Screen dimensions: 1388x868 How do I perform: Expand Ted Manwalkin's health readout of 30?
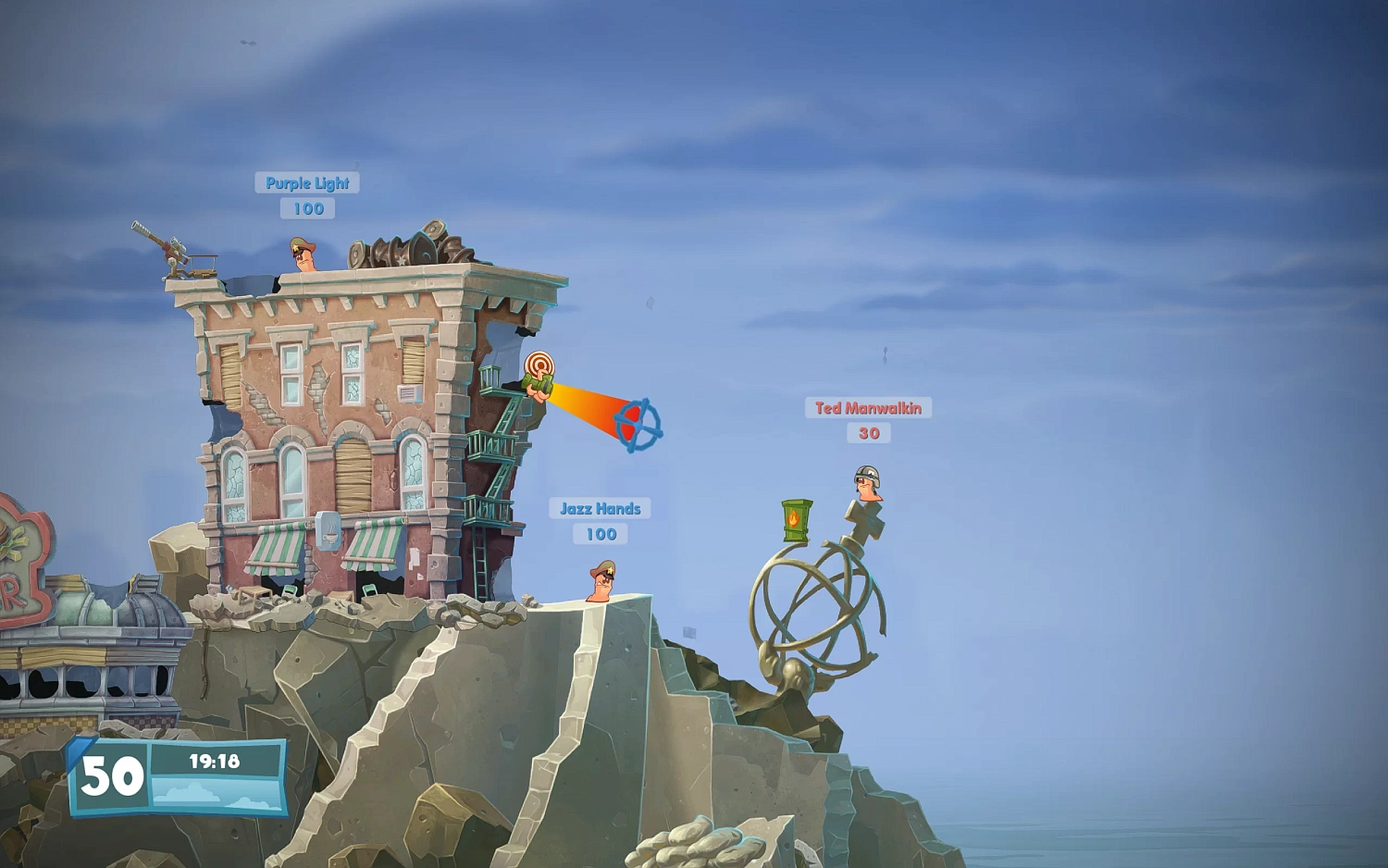tap(868, 432)
